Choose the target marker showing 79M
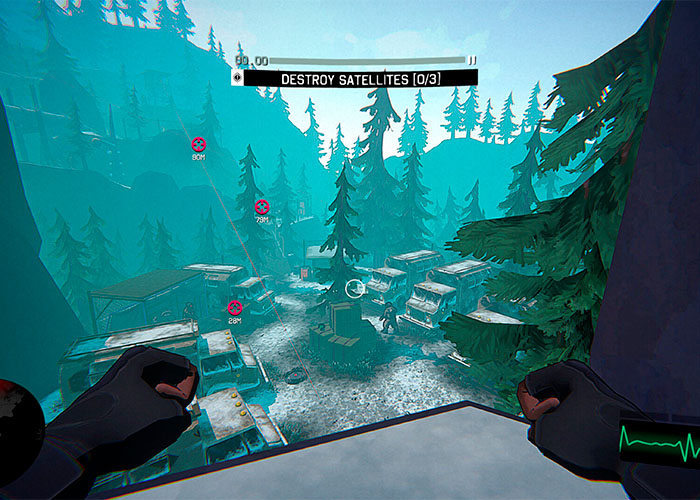Screen dimensions: 700x500 tap(262, 207)
